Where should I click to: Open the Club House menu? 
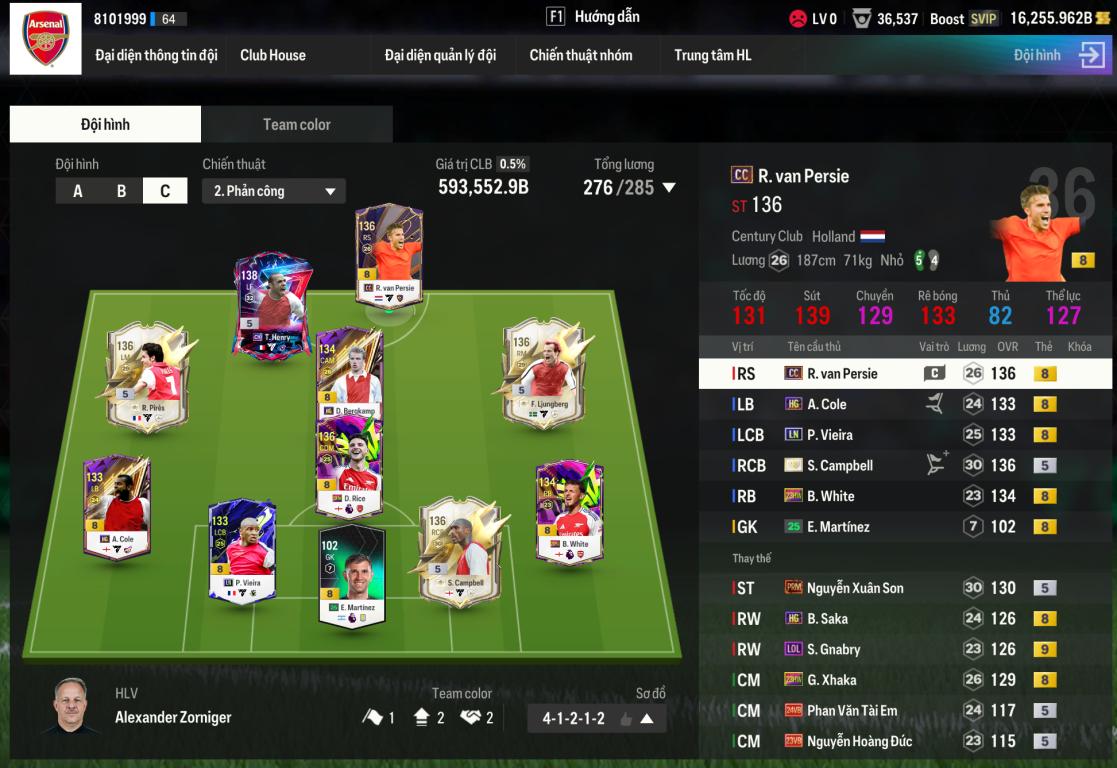273,55
